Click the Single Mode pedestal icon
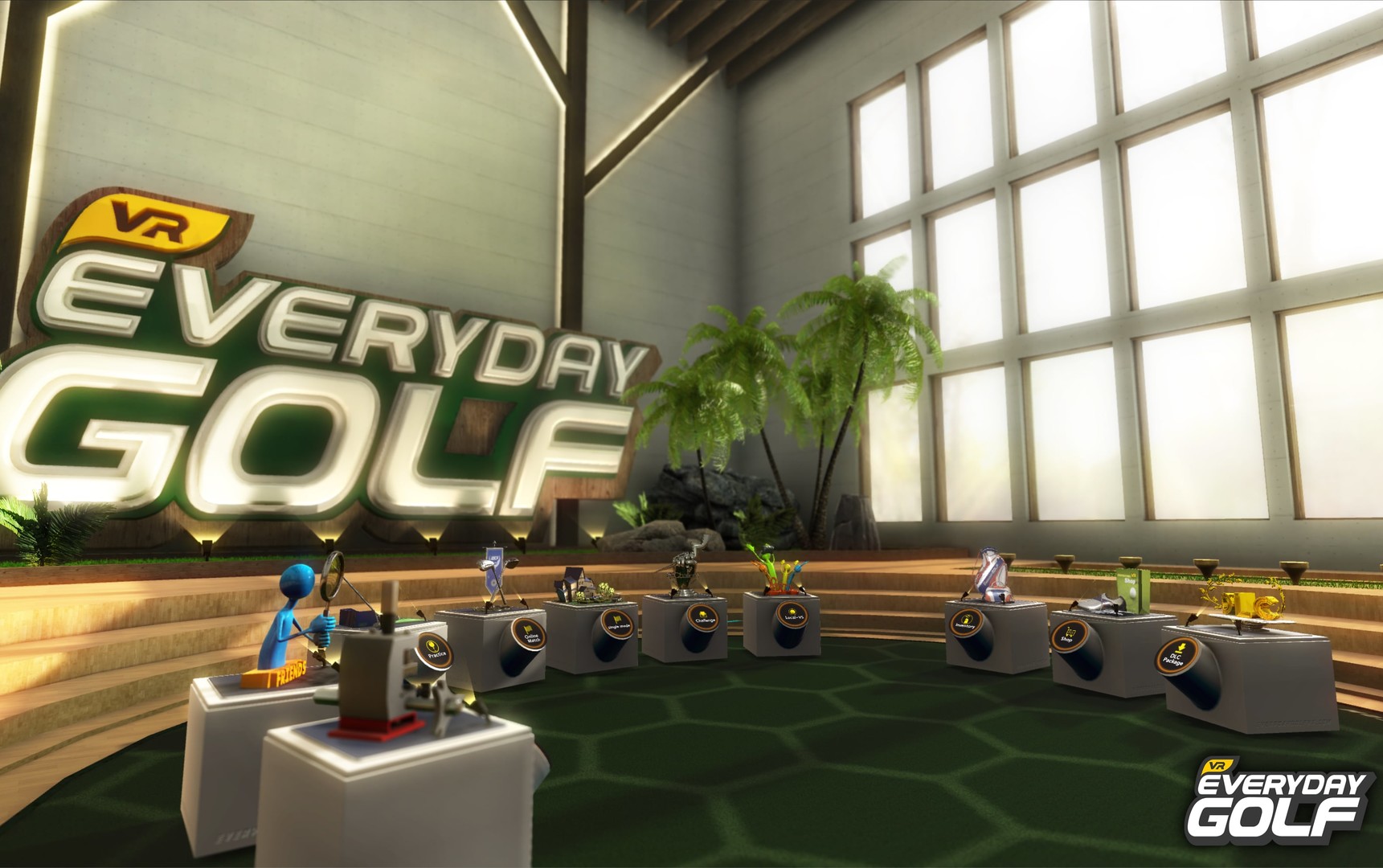 click(617, 624)
